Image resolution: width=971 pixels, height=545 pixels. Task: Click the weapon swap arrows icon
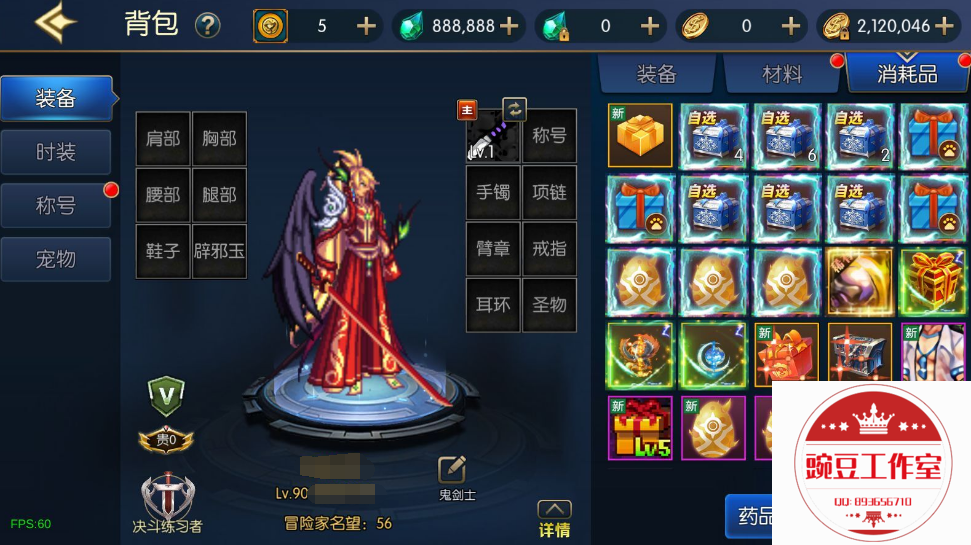(x=514, y=108)
